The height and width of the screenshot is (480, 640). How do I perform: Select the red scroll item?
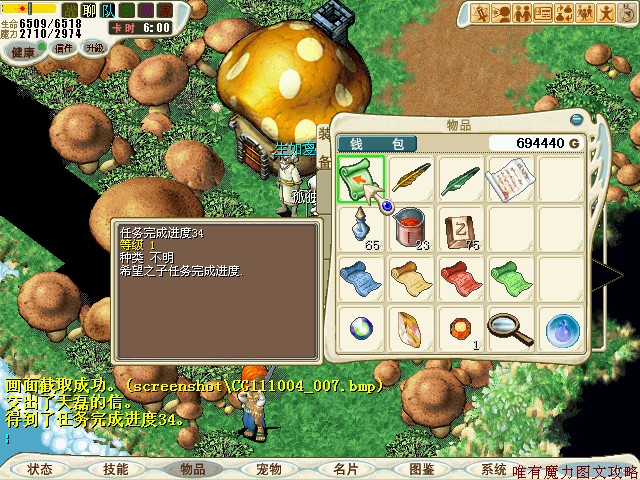tap(459, 277)
